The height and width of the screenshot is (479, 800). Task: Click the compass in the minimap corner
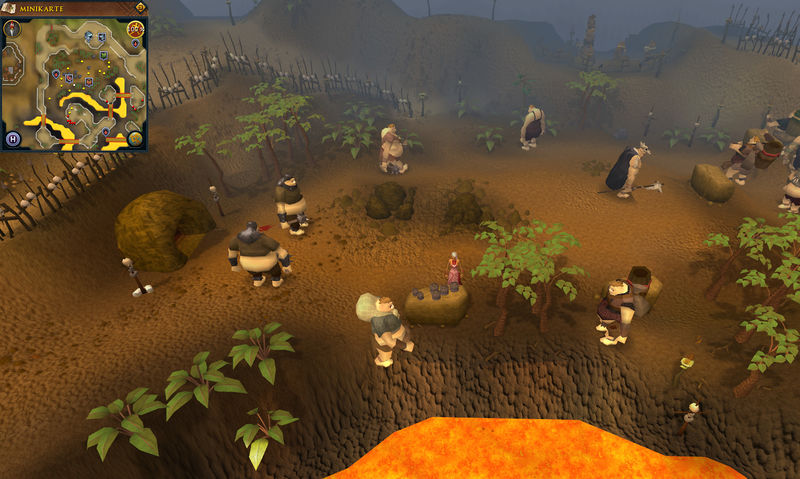[14, 29]
